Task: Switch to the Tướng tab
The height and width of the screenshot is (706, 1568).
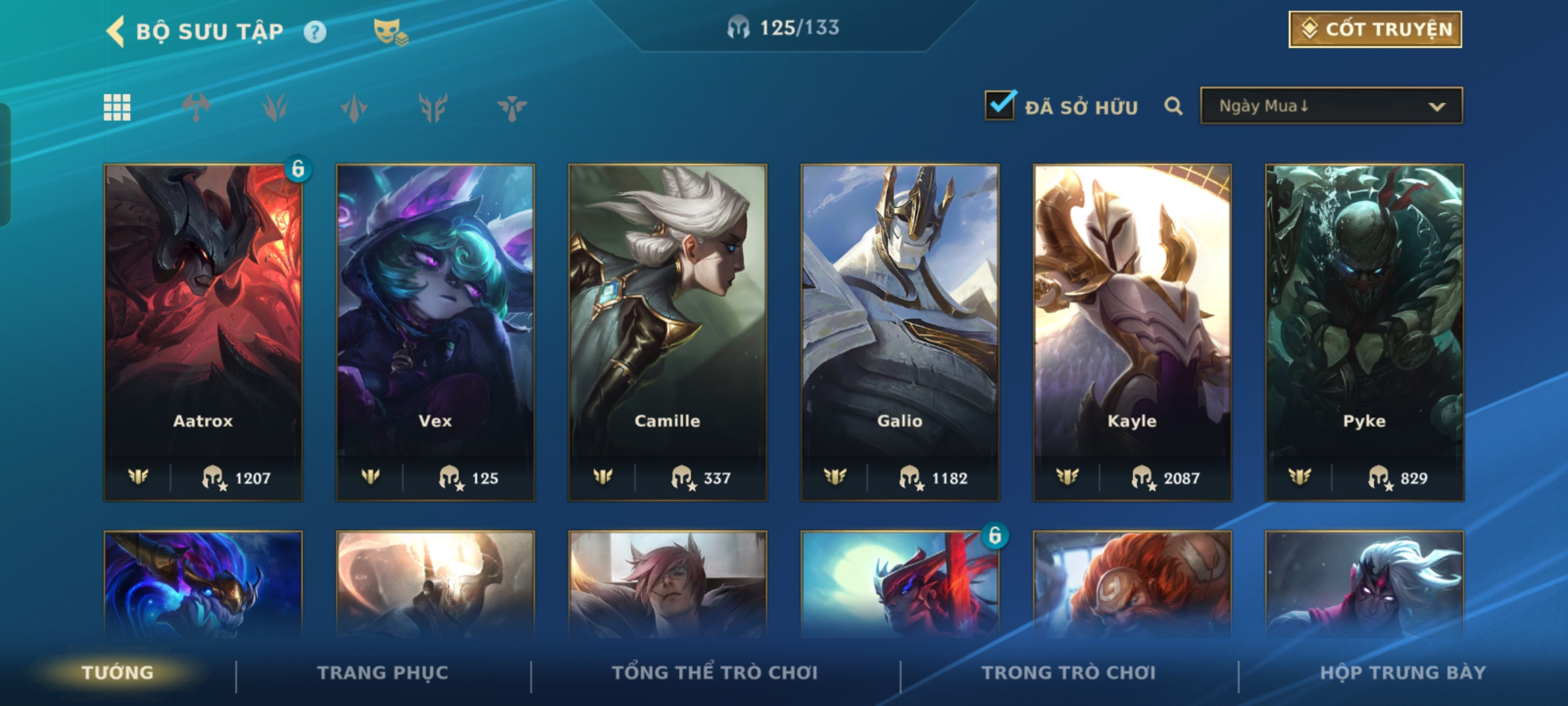Action: (x=118, y=673)
